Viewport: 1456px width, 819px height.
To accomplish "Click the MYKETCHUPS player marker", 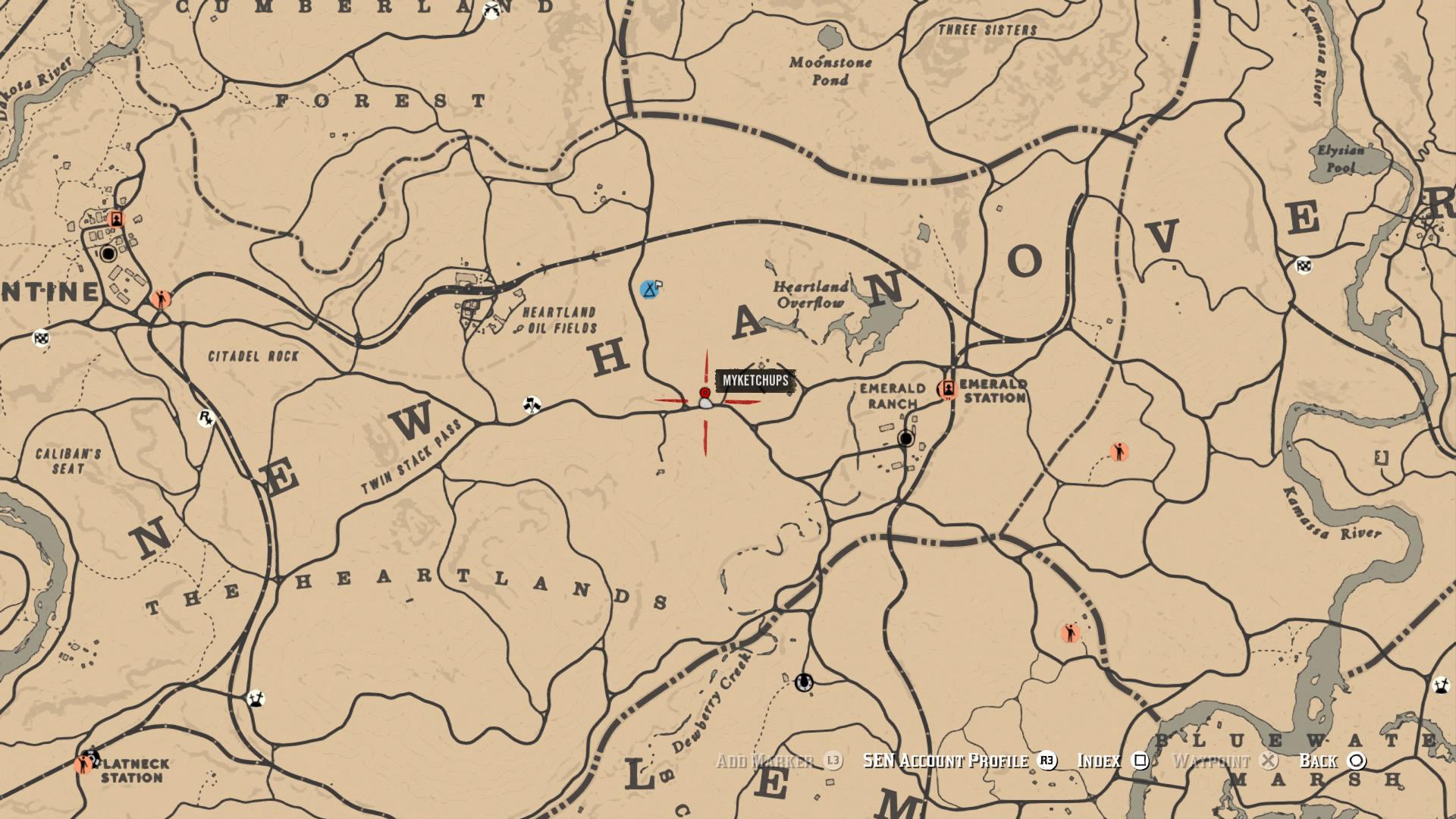I will 704,393.
